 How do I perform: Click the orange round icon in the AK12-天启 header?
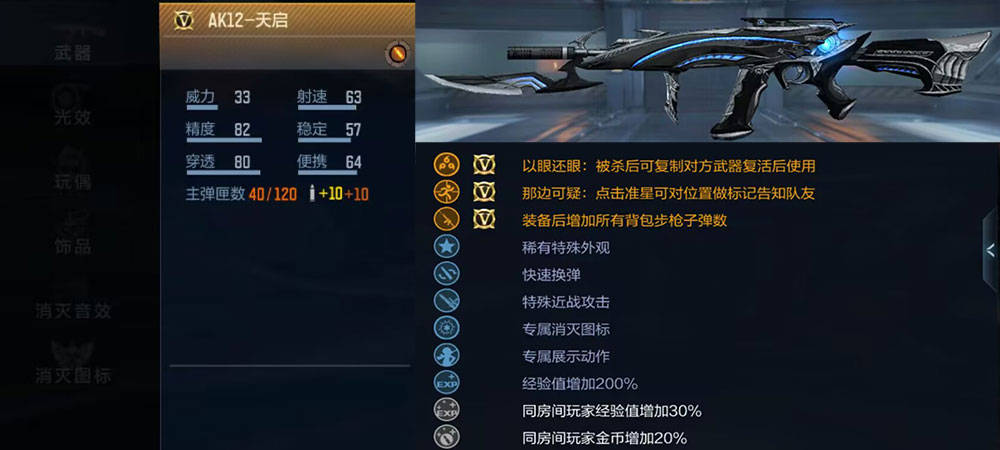point(396,53)
